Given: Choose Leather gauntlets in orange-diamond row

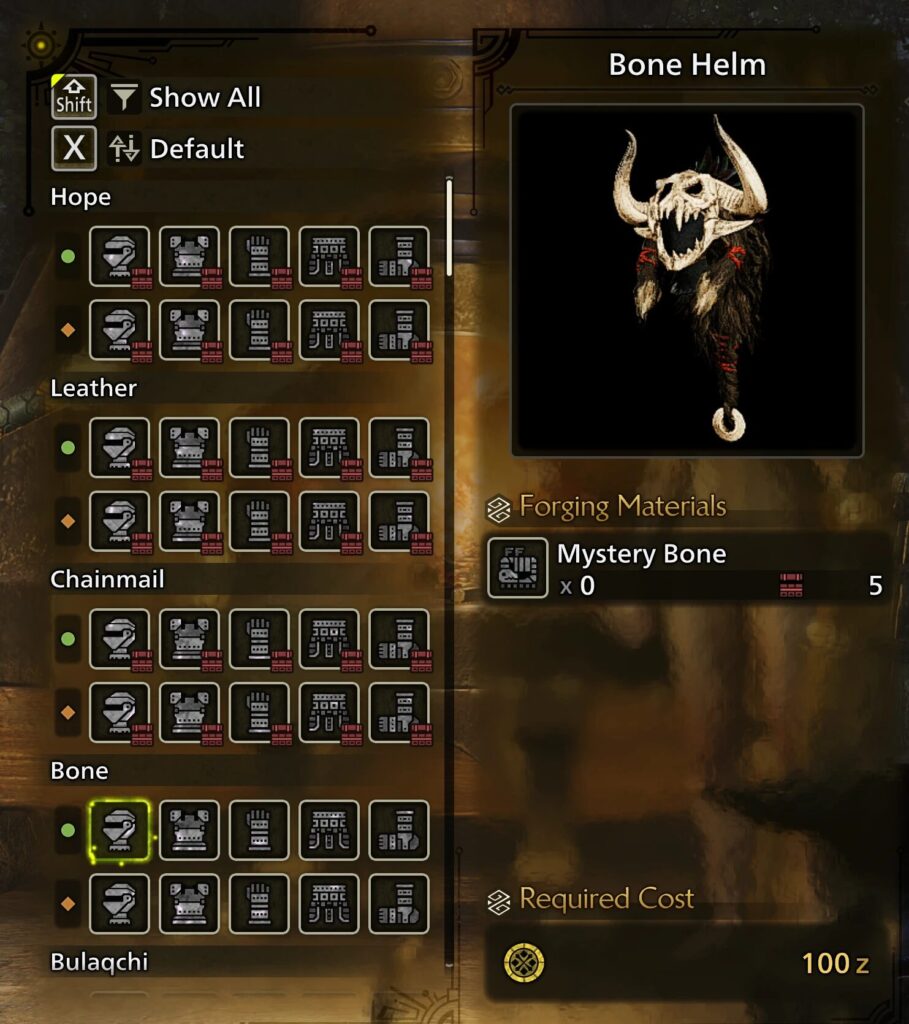Looking at the screenshot, I should 260,521.
